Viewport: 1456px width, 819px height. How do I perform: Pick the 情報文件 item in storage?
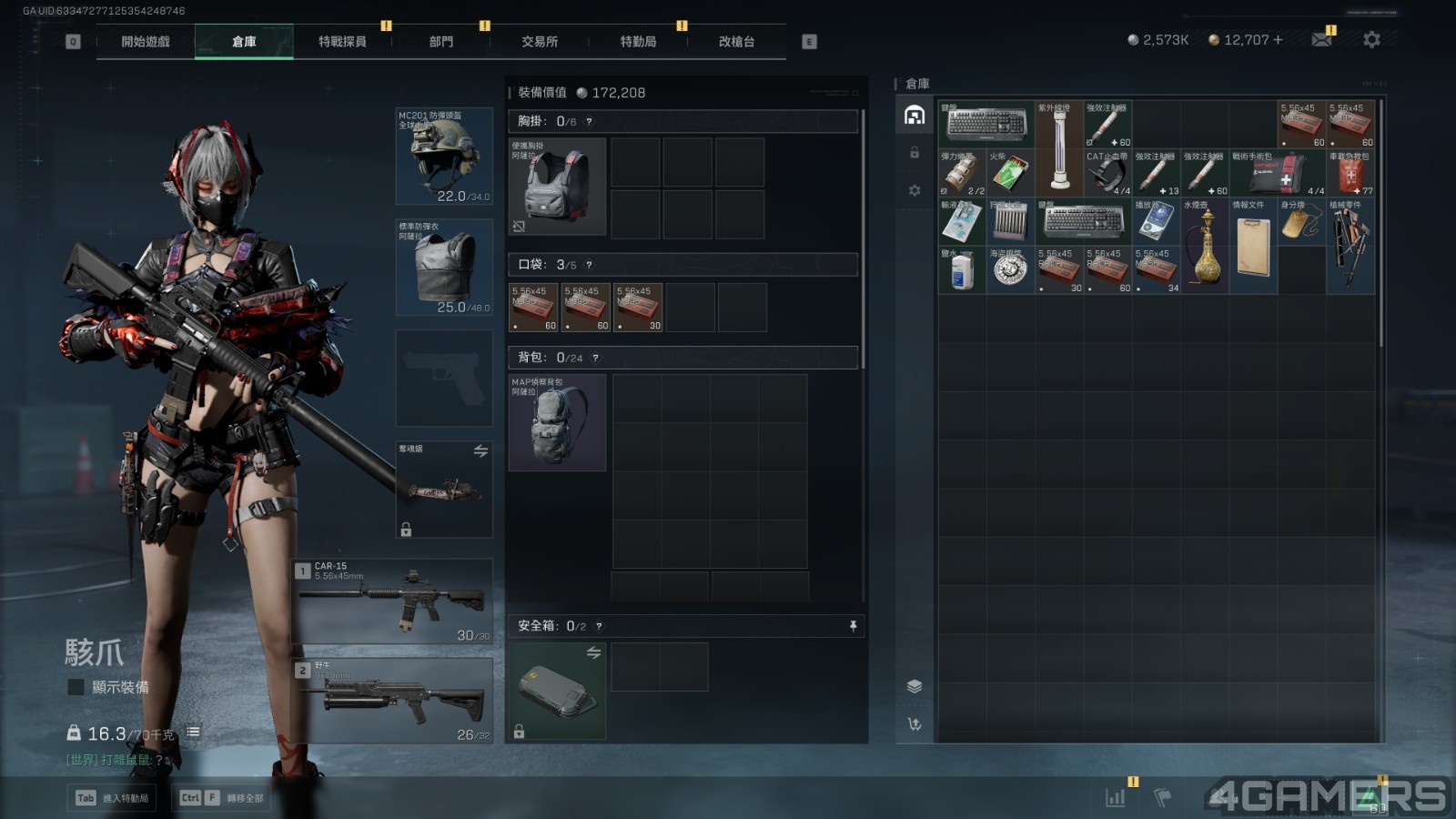tap(1253, 246)
